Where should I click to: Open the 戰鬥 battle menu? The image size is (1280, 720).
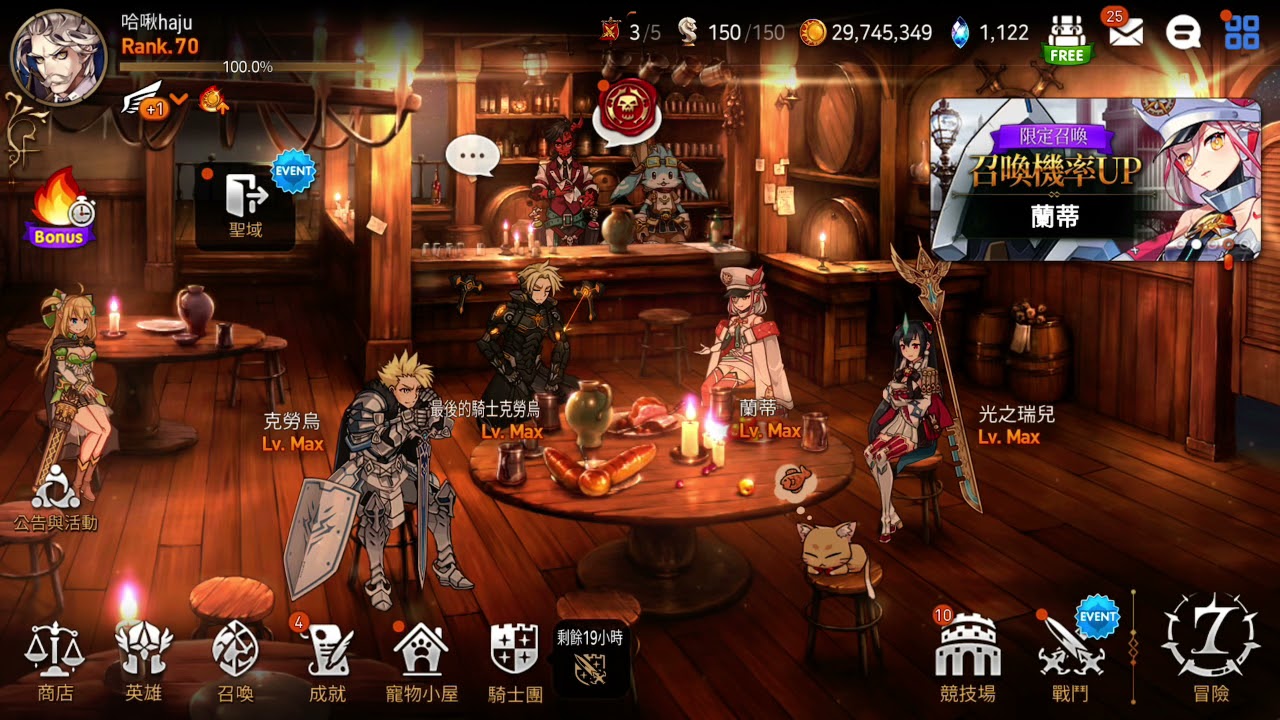click(1070, 661)
